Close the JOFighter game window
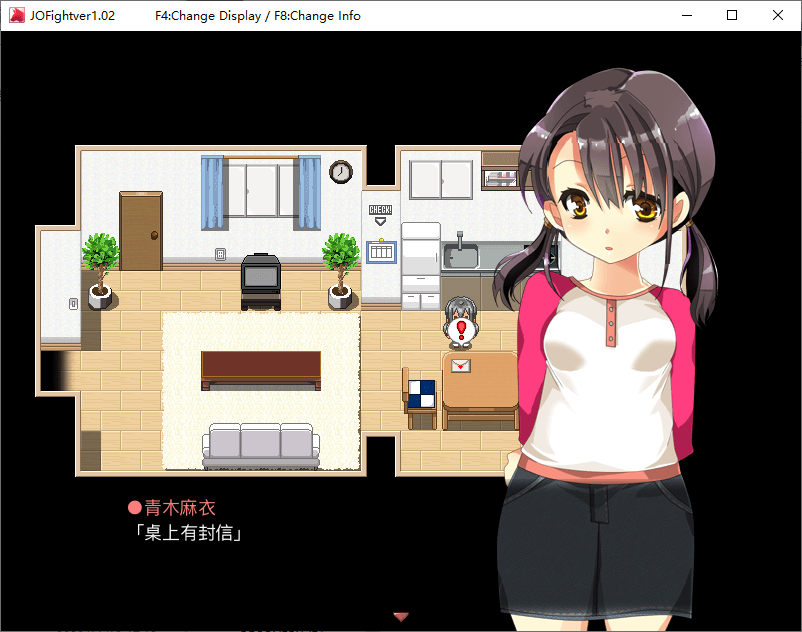Viewport: 802px width, 632px height. [x=778, y=16]
